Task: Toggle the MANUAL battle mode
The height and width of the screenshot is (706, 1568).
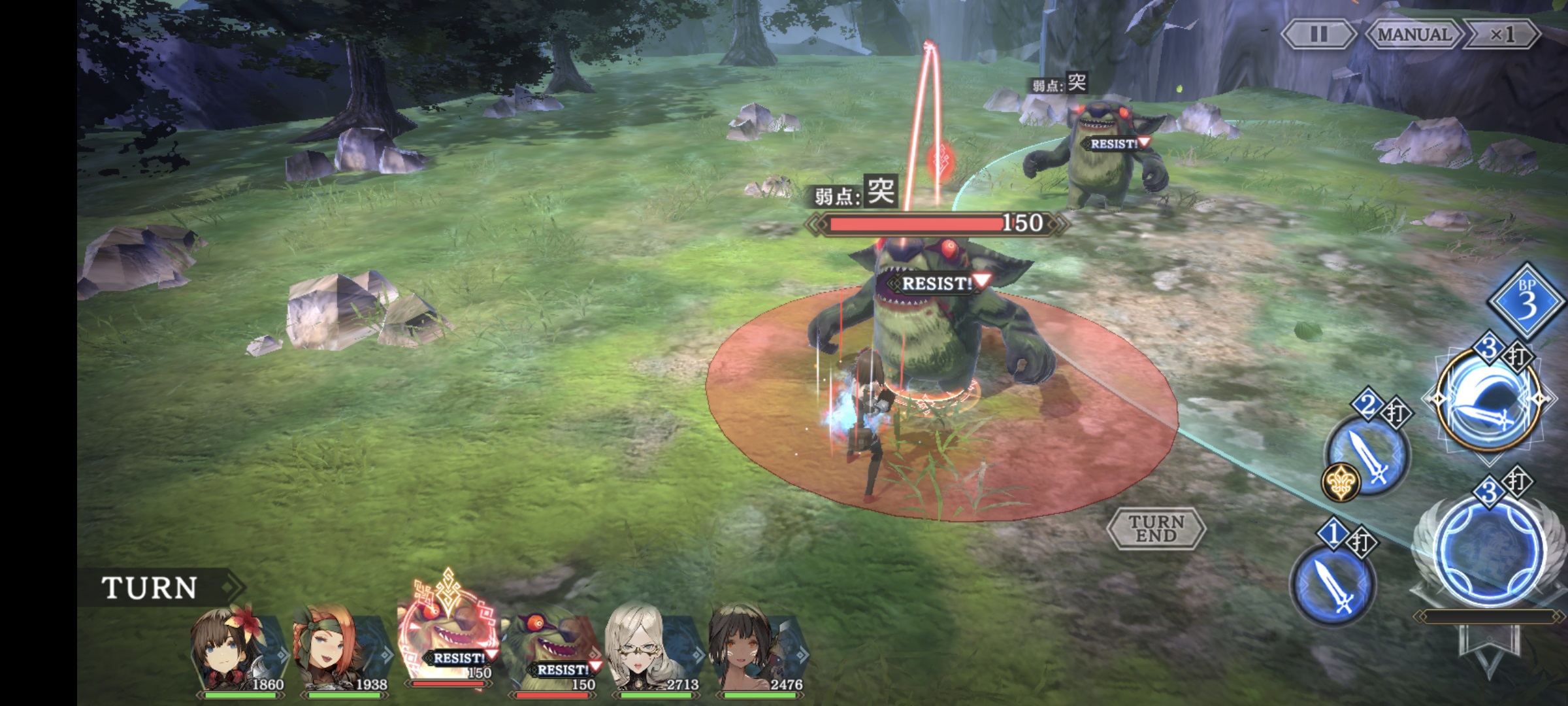Action: click(x=1414, y=34)
